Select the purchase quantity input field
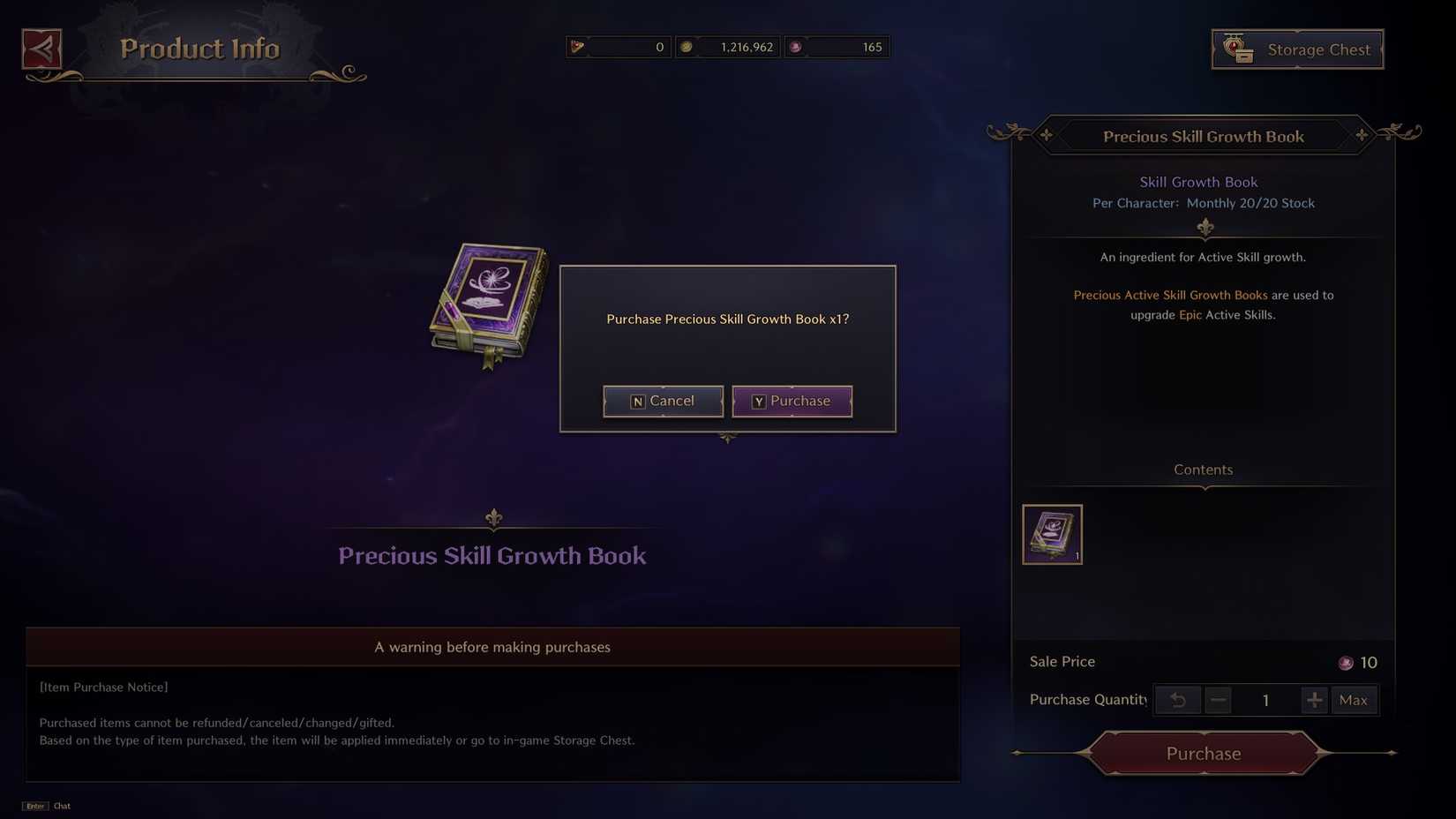The height and width of the screenshot is (819, 1456). [x=1265, y=700]
